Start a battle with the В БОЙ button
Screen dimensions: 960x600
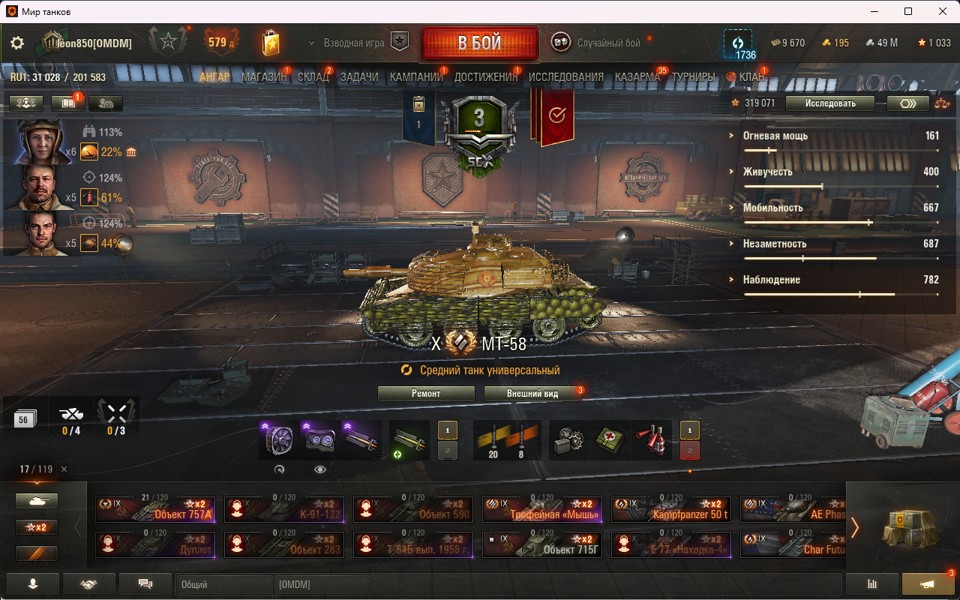480,44
